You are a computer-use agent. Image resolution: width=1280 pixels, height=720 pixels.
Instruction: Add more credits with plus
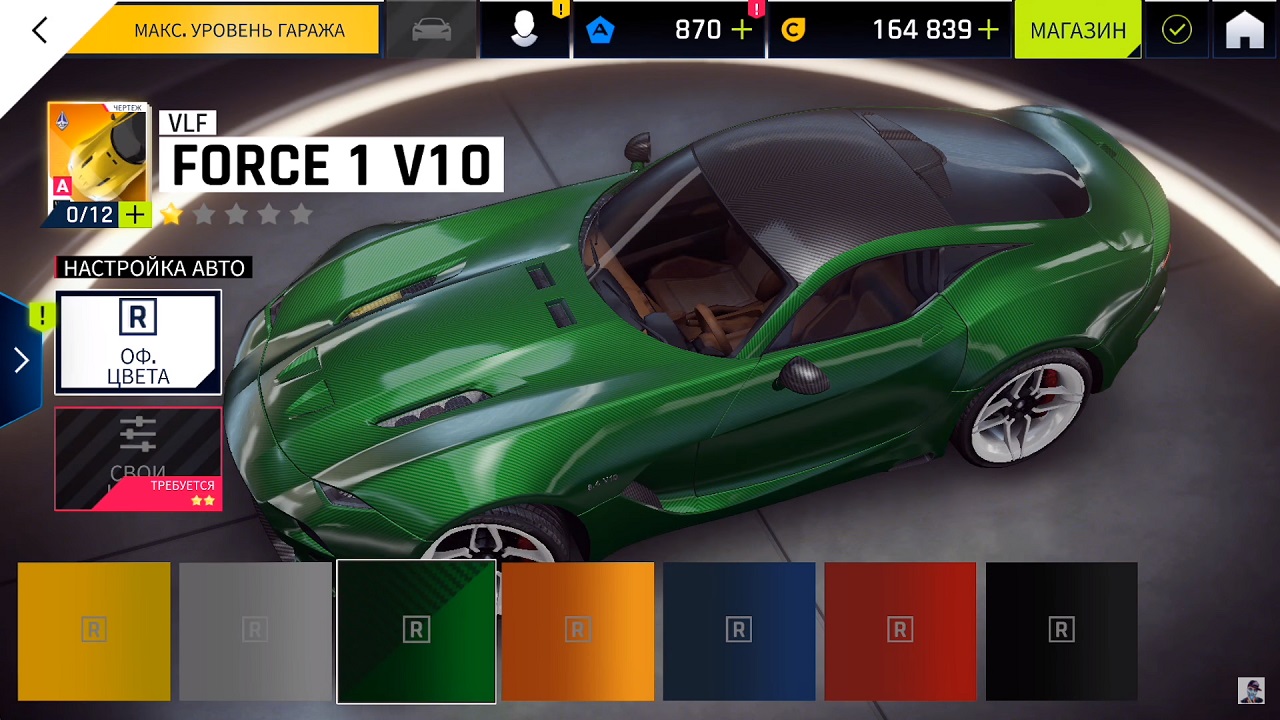click(988, 30)
